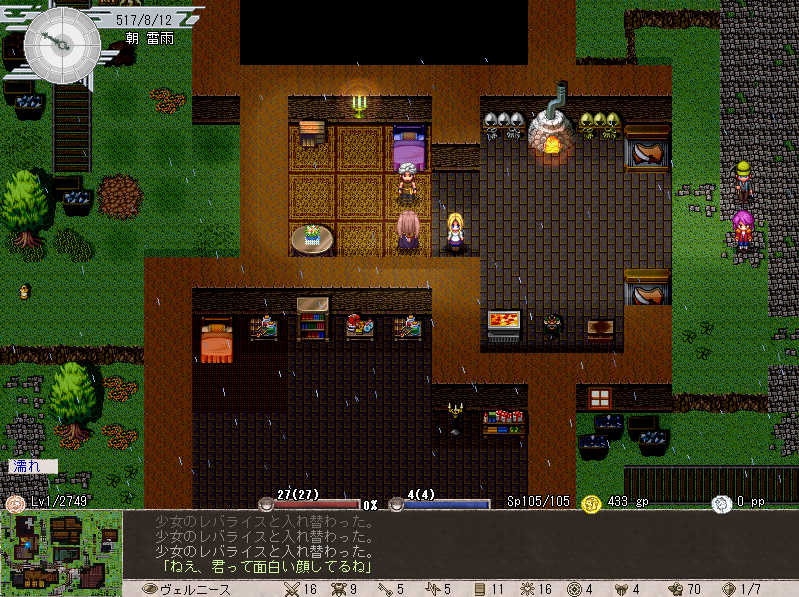Screen dimensions: 799x597
Task: Click the gold coin icon
Action: (590, 503)
